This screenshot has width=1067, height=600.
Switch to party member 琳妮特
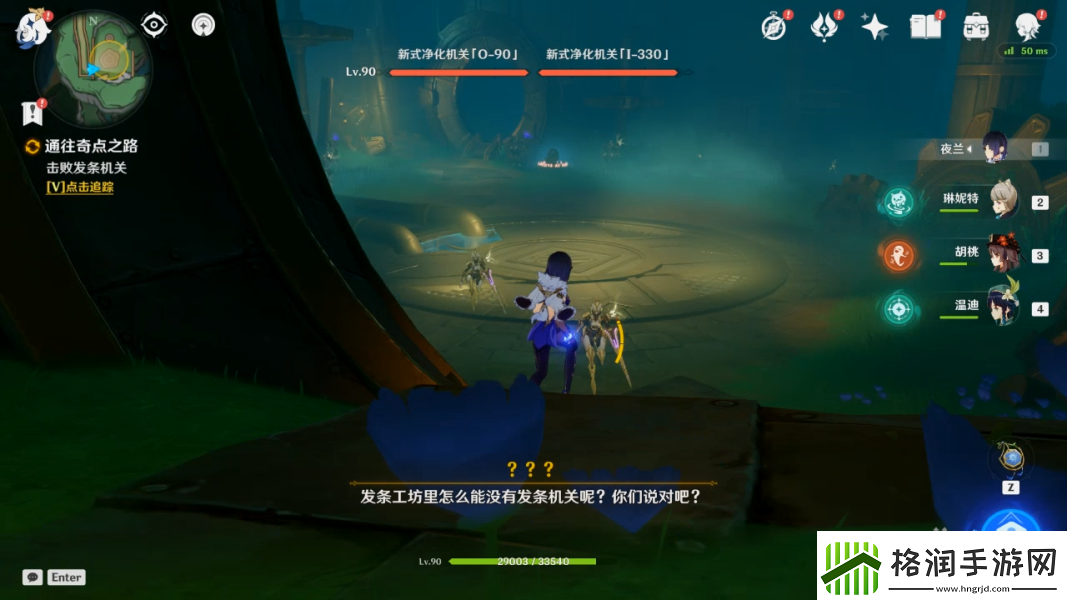1003,200
